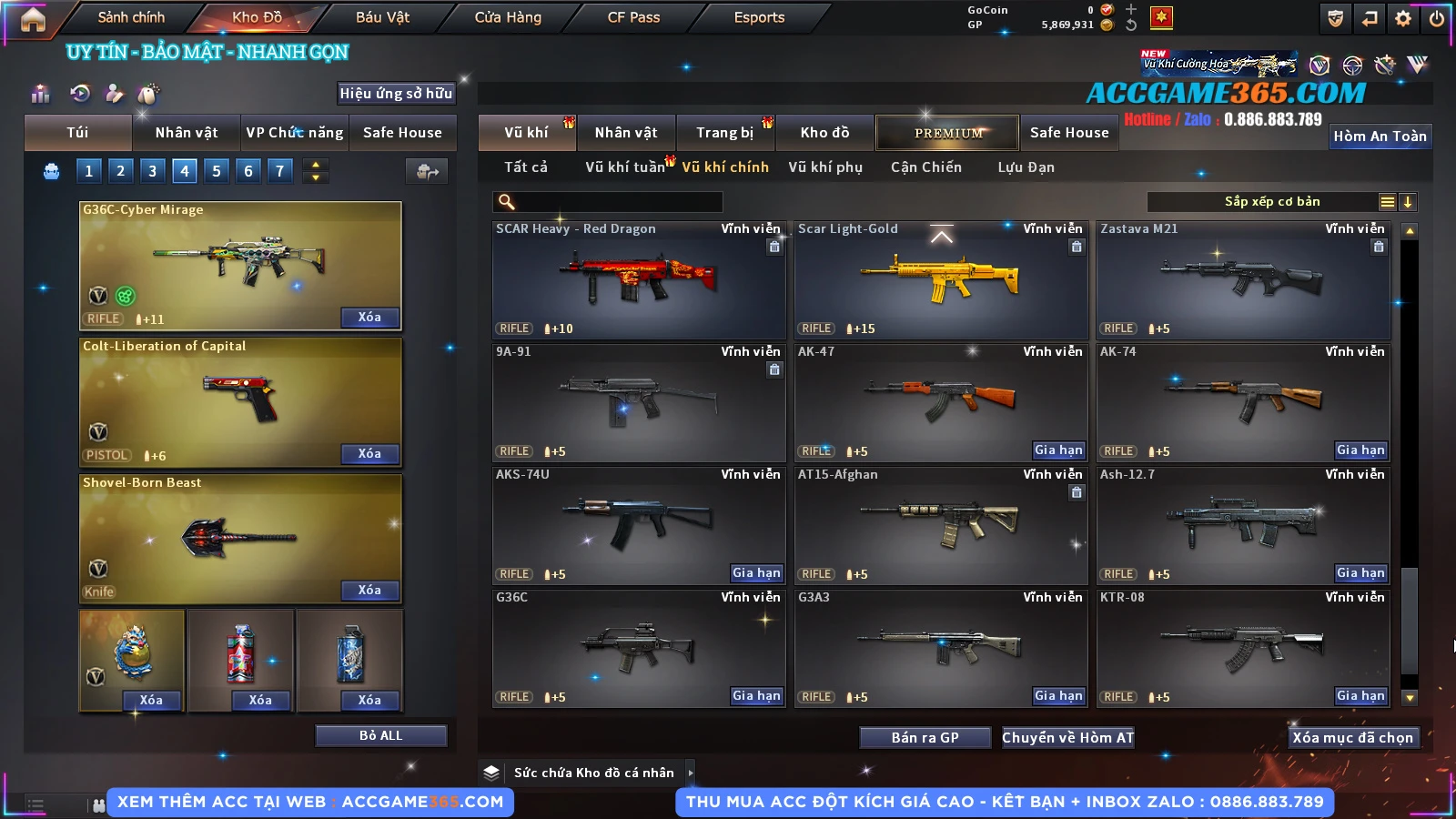Sell selected item with Bán ra GP
This screenshot has width=1456, height=819.
pyautogui.click(x=925, y=737)
